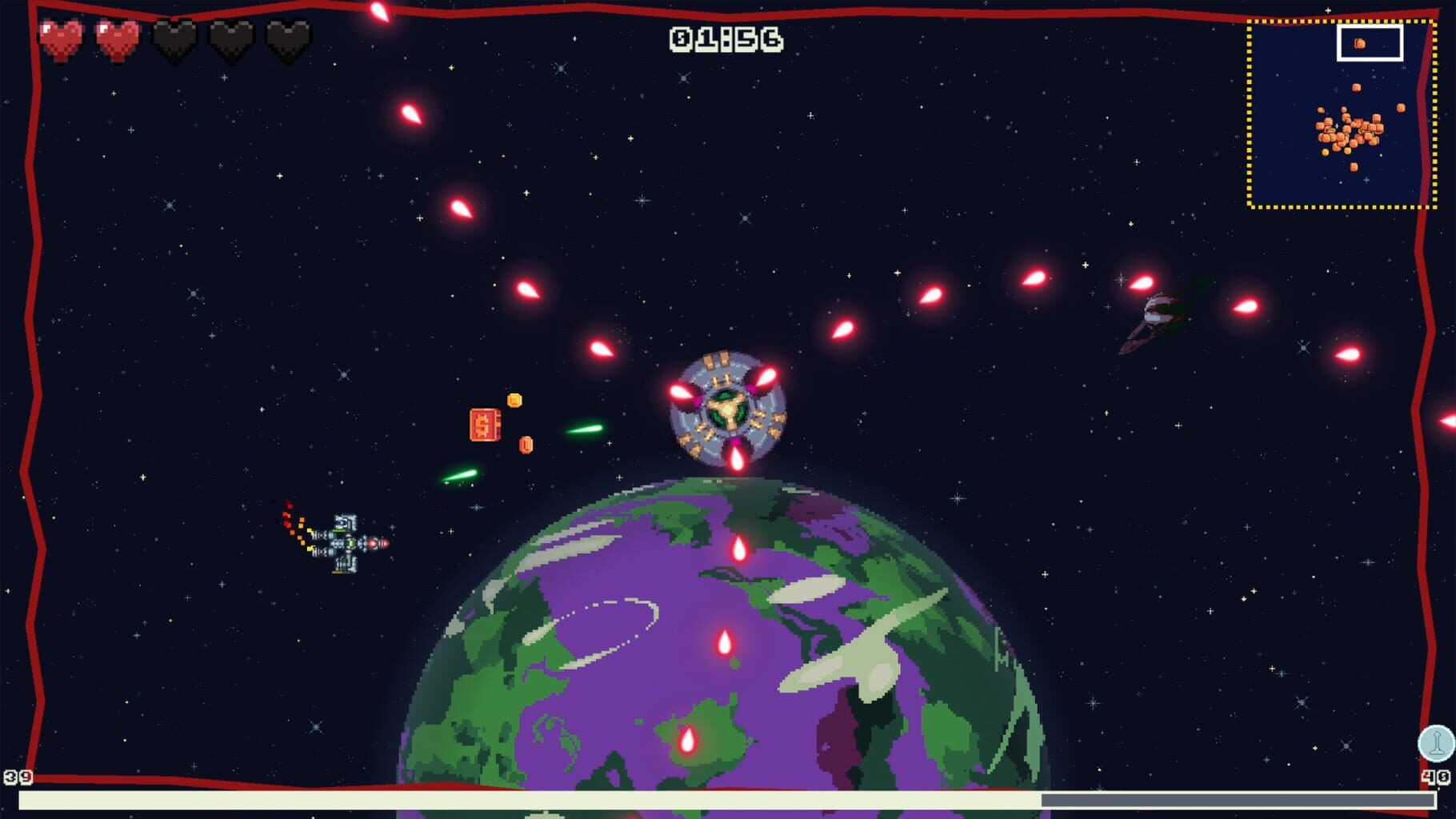This screenshot has width=1456, height=819.
Task: Click the grey unfilled portion of the XP bar
Action: (x=1240, y=797)
